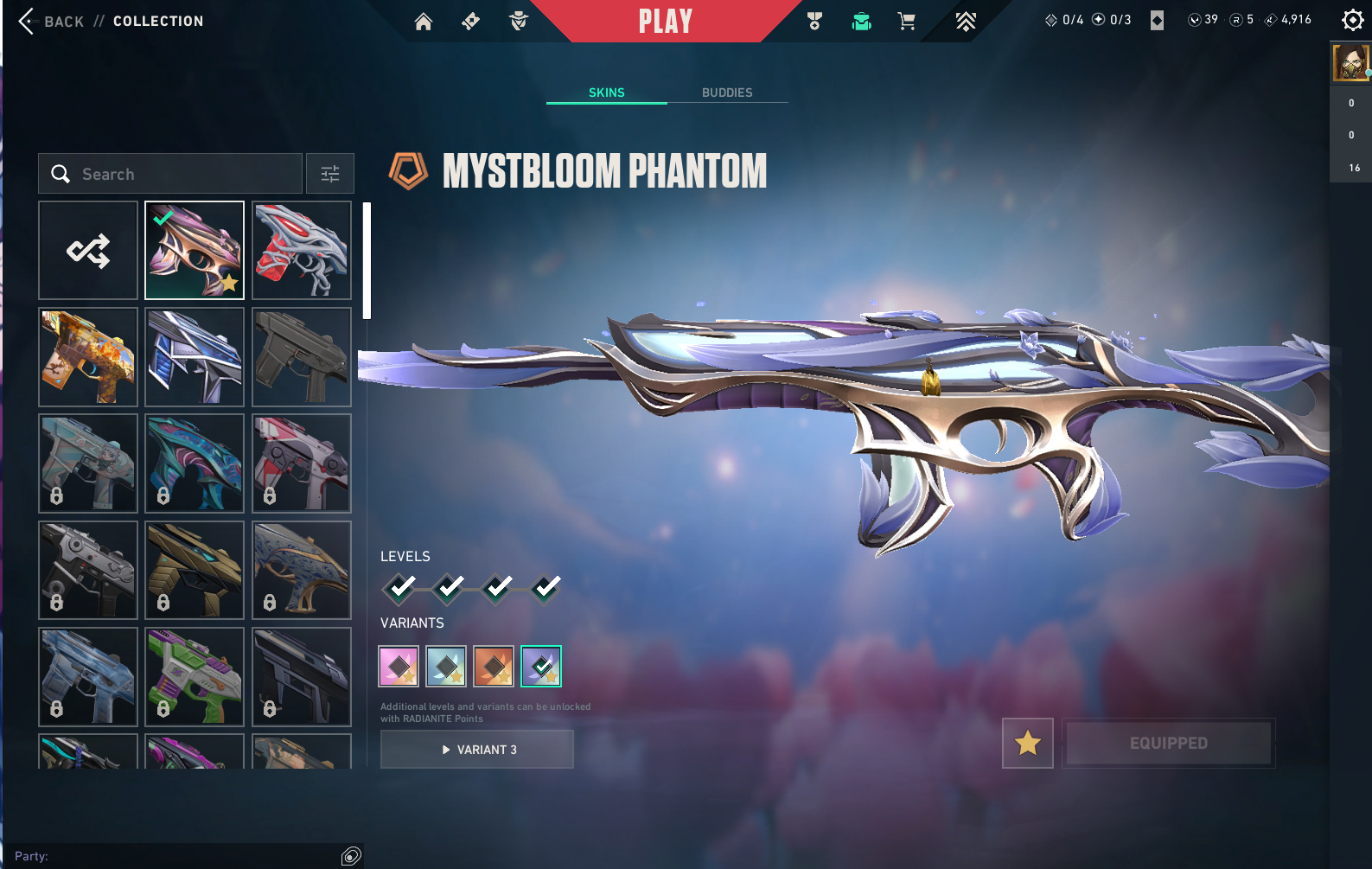Choose the teal variant swatch

point(446,667)
